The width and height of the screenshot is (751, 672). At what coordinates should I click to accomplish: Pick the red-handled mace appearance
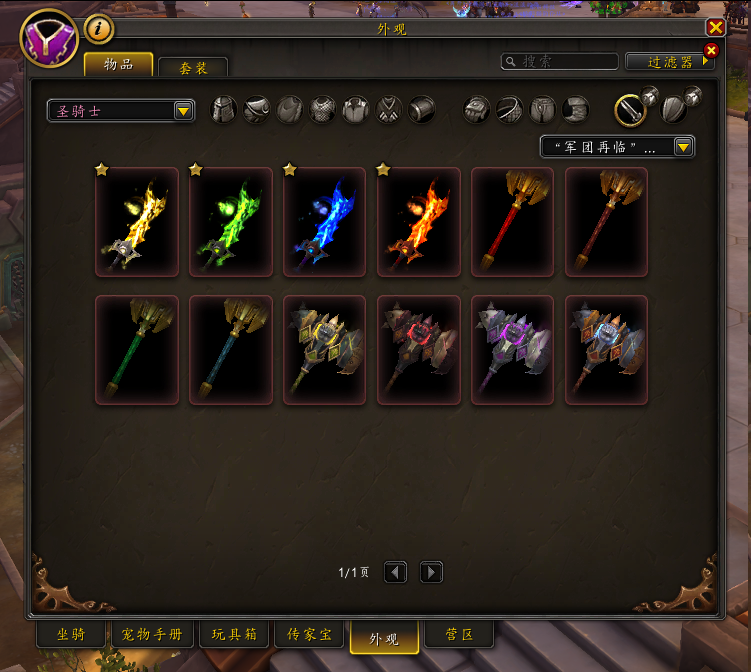[513, 221]
